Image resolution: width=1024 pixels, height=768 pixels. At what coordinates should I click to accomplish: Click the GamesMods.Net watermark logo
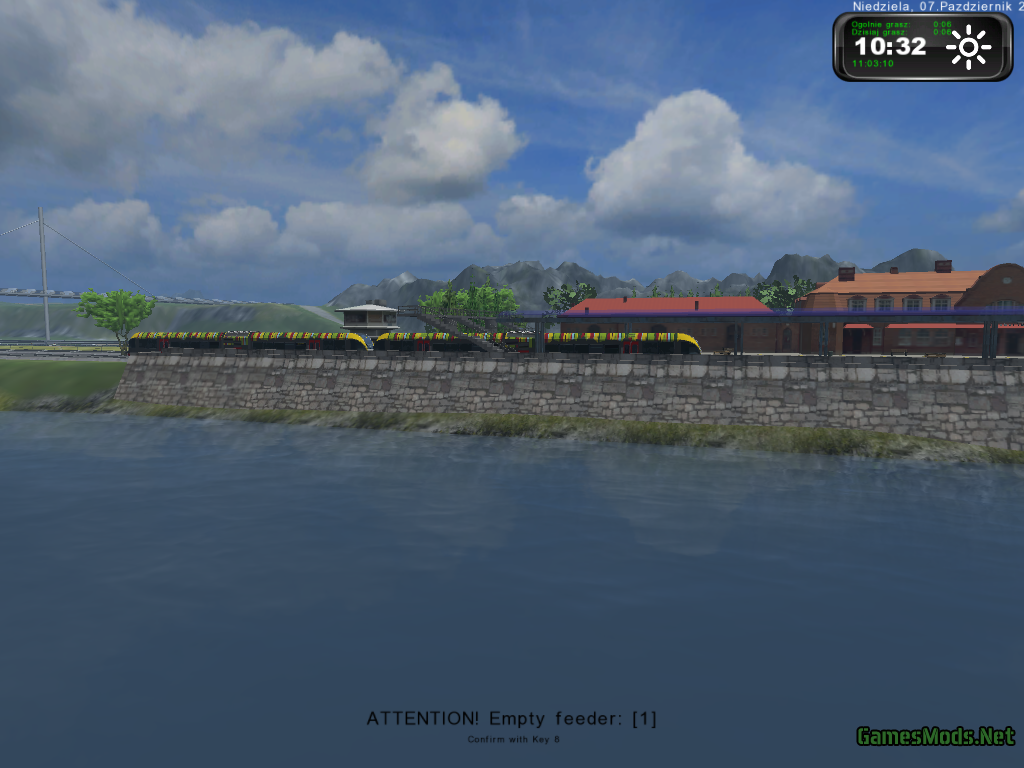pos(935,737)
